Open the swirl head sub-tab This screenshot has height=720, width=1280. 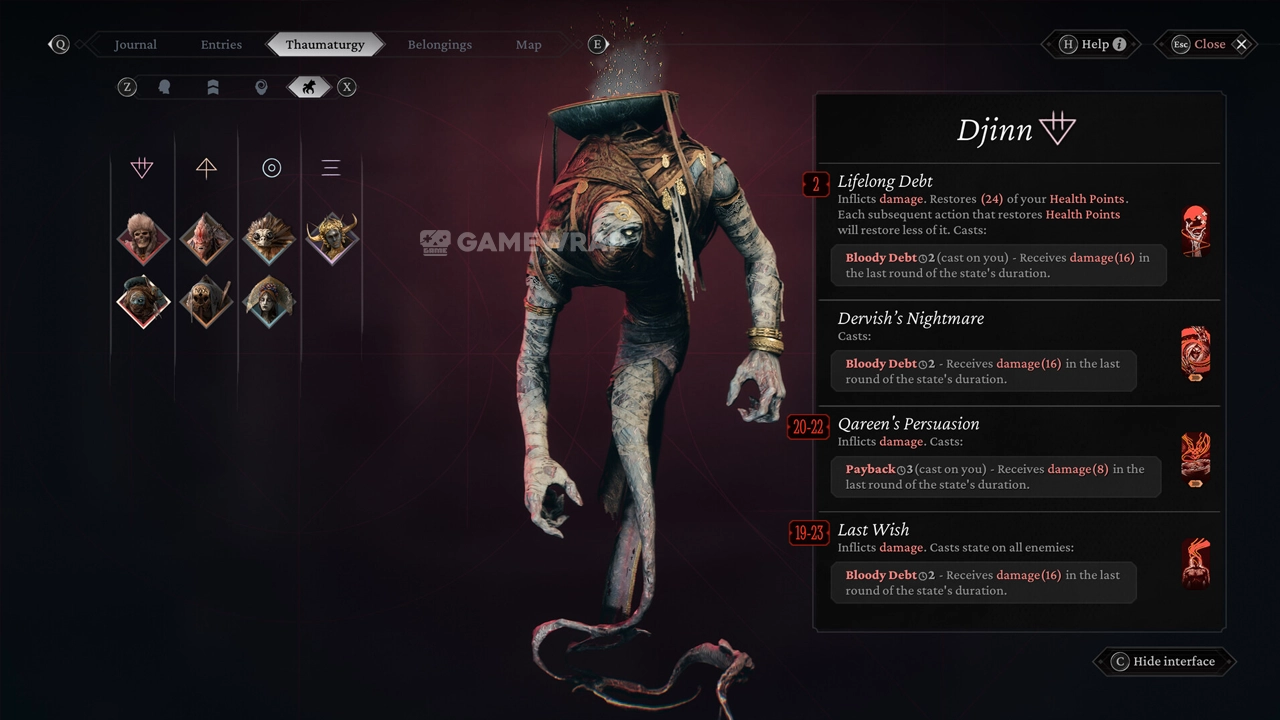[261, 87]
